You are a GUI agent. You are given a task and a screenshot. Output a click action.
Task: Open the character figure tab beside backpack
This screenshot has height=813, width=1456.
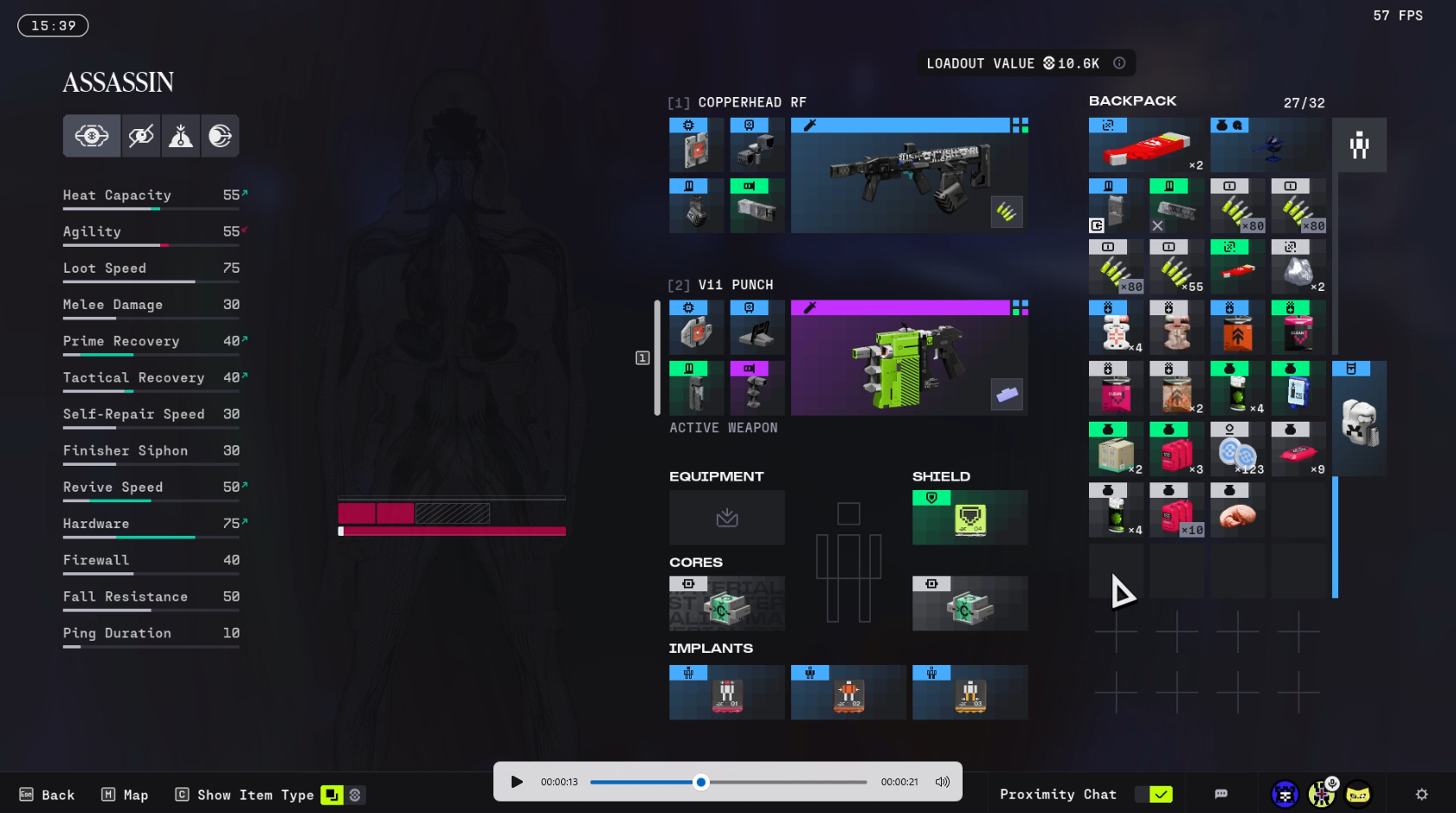coord(1359,145)
